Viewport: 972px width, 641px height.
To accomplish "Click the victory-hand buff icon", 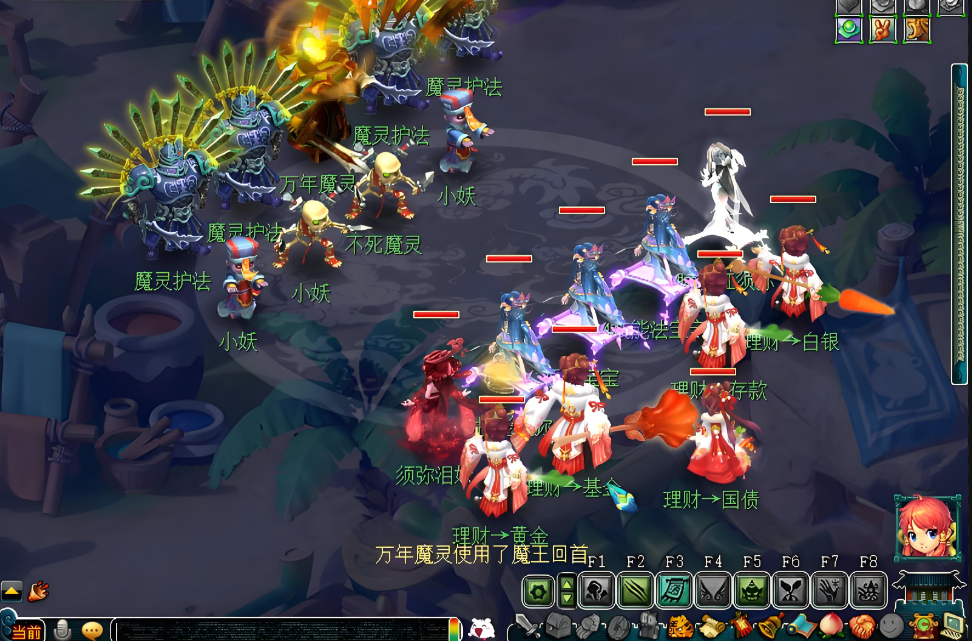I will click(x=883, y=29).
